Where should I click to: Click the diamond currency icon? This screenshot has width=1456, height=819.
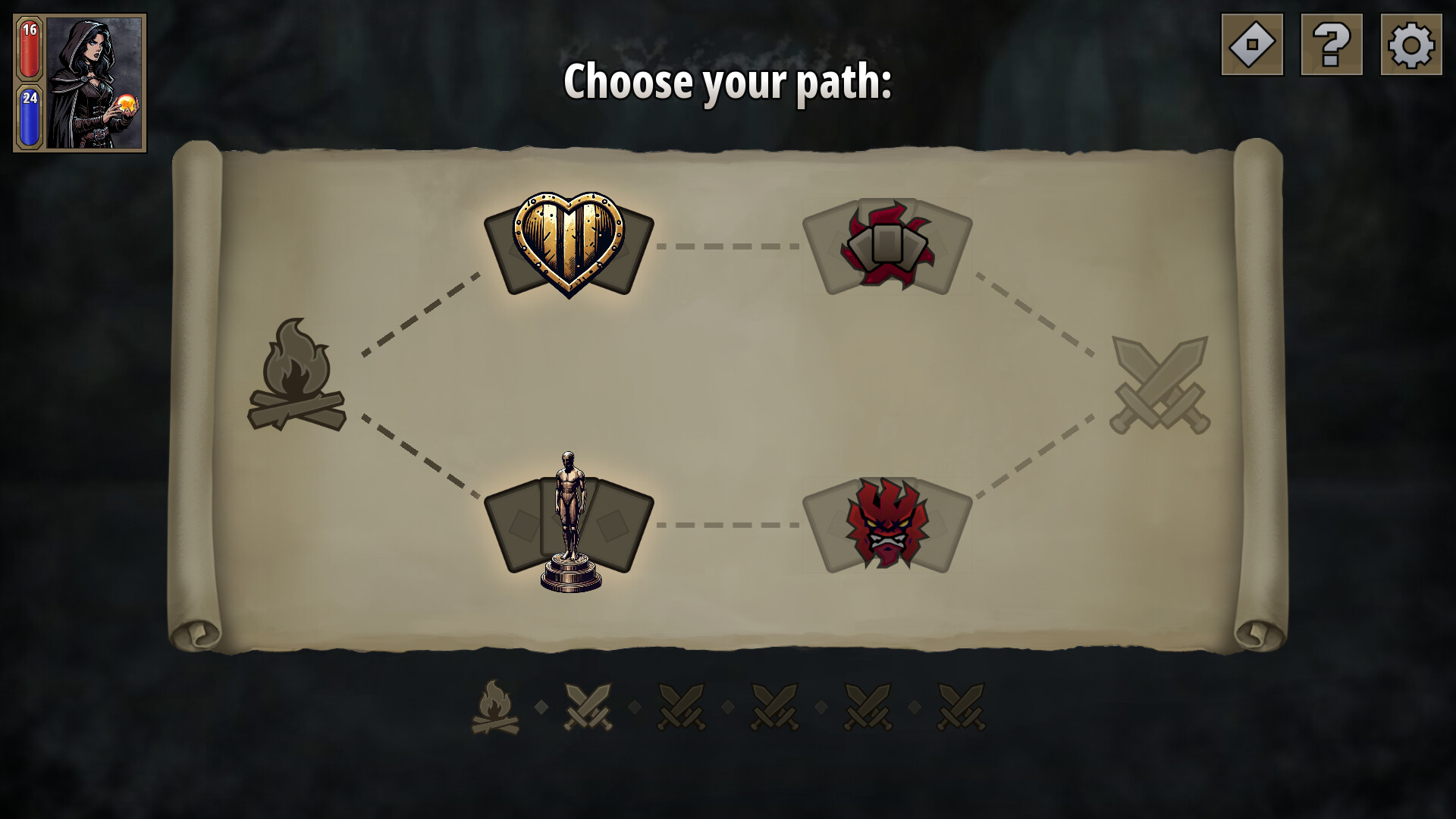tap(1251, 43)
